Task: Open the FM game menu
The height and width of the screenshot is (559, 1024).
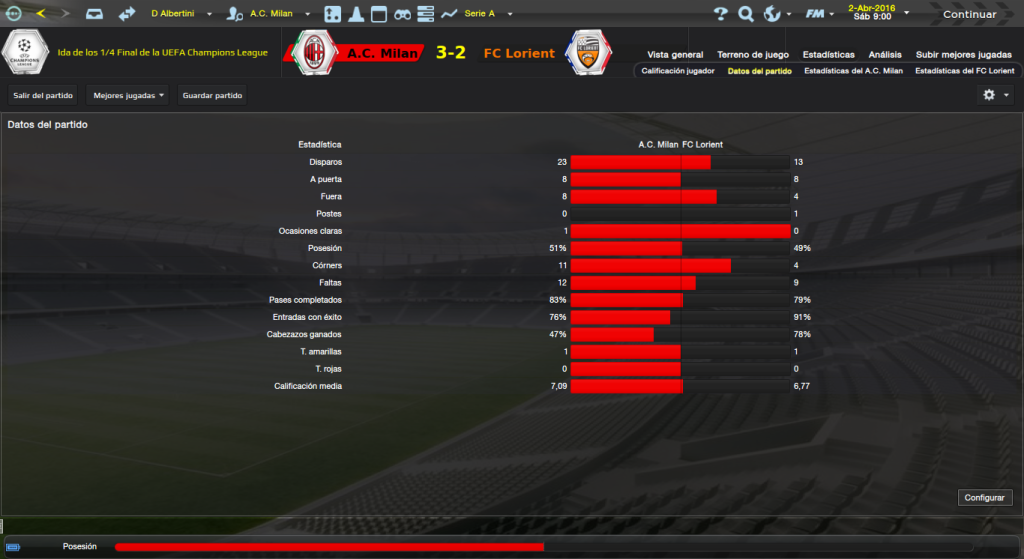Action: [x=821, y=14]
